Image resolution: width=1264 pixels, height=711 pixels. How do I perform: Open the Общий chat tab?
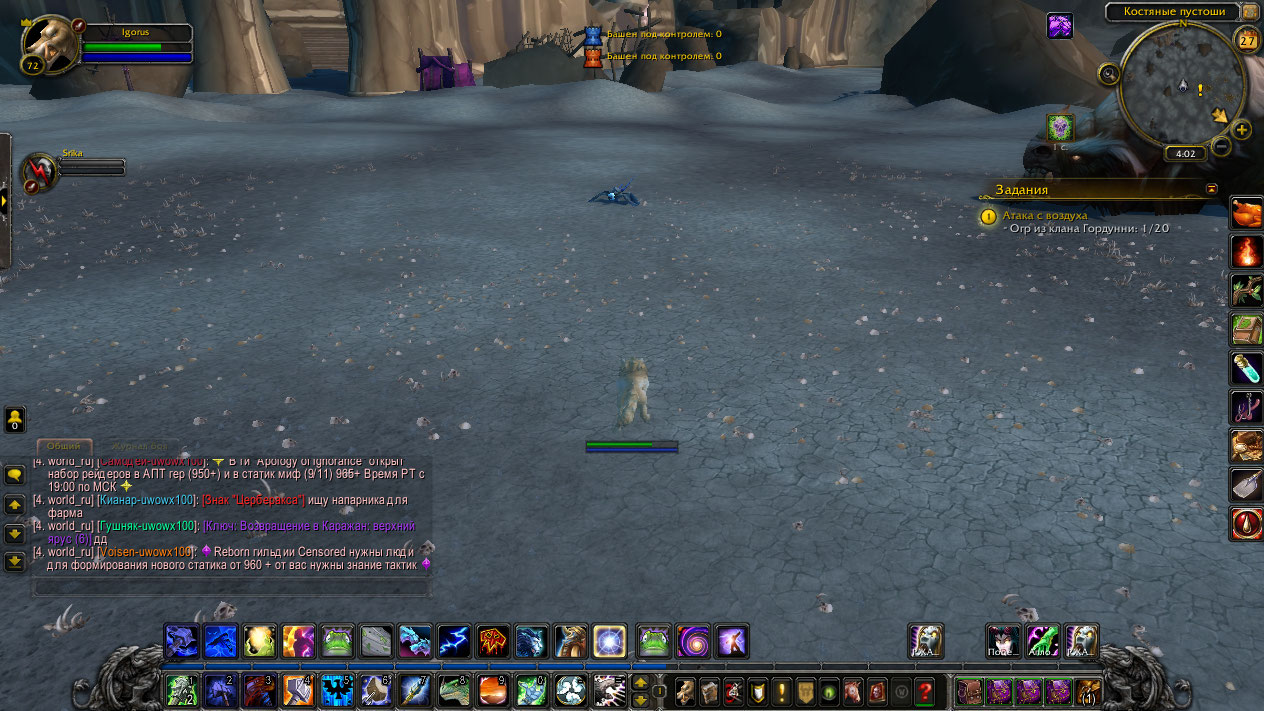tap(64, 446)
